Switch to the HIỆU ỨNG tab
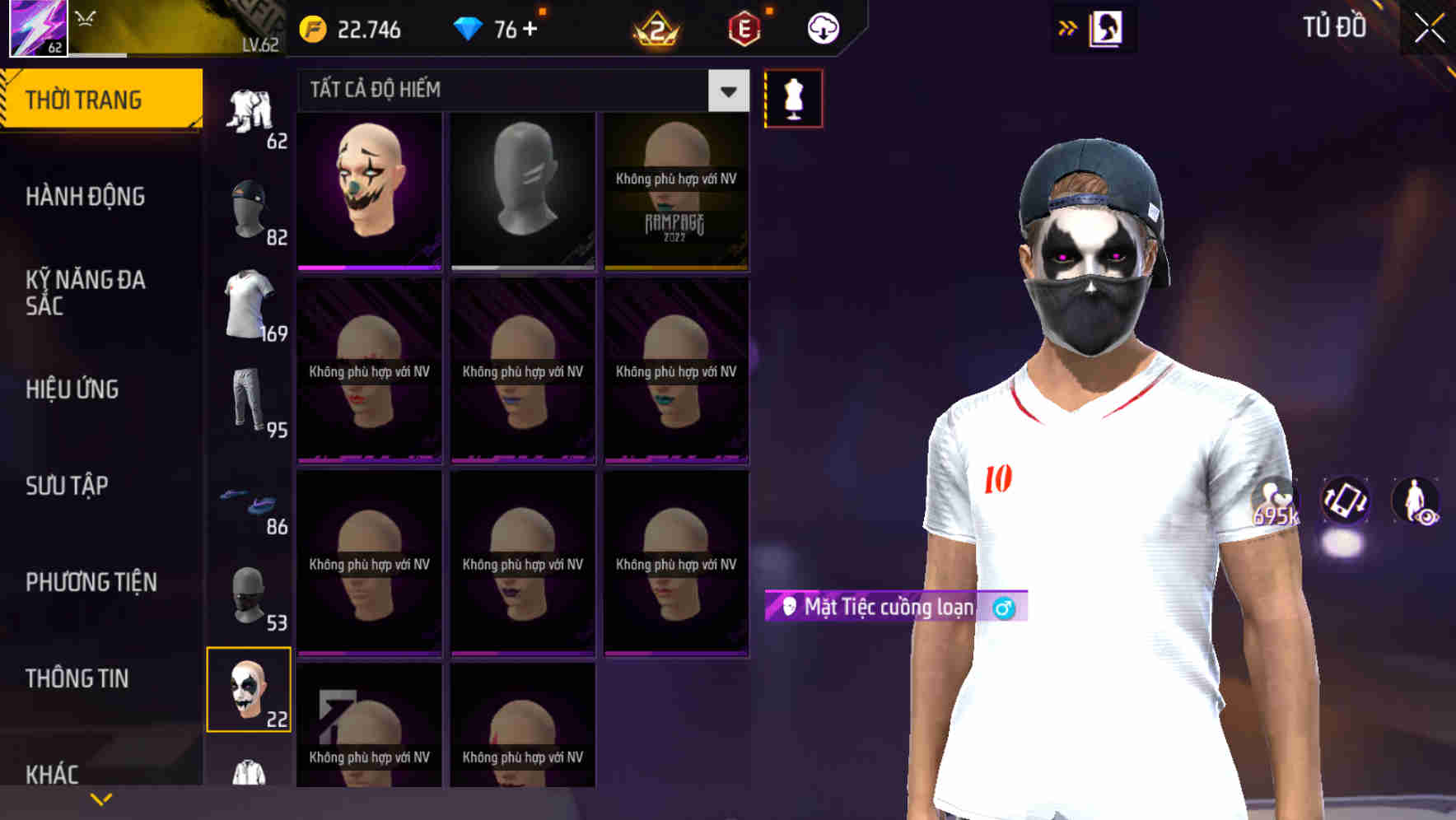This screenshot has height=820, width=1456. [x=72, y=389]
